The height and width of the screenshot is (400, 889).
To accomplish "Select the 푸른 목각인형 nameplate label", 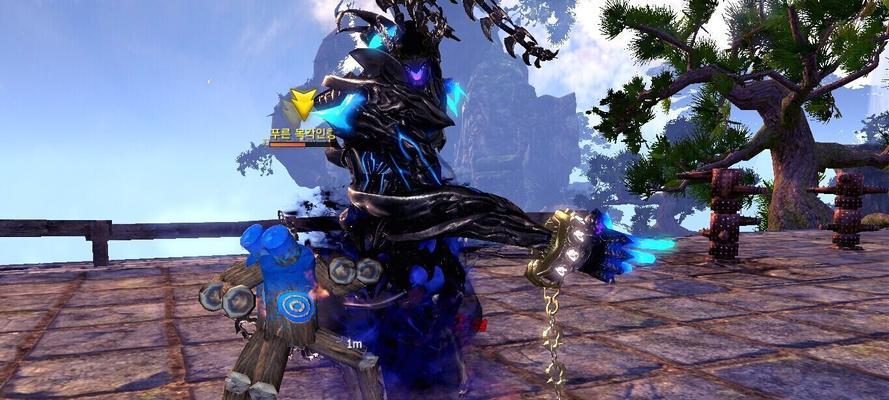I will click(x=301, y=133).
